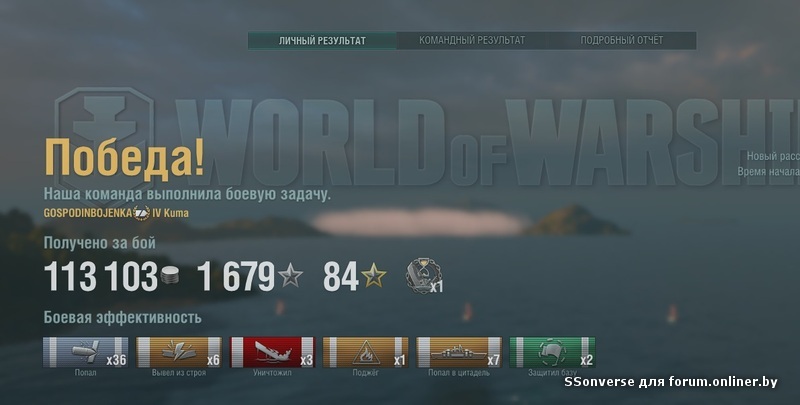Select the Попал ribbon with x36
Viewport: 800px width, 405px height.
(x=86, y=353)
